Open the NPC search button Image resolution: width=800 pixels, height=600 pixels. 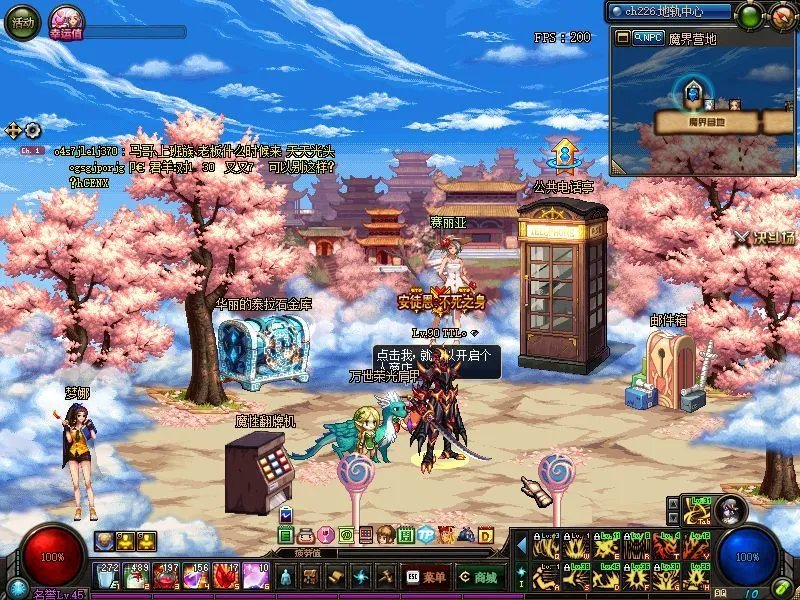point(648,37)
